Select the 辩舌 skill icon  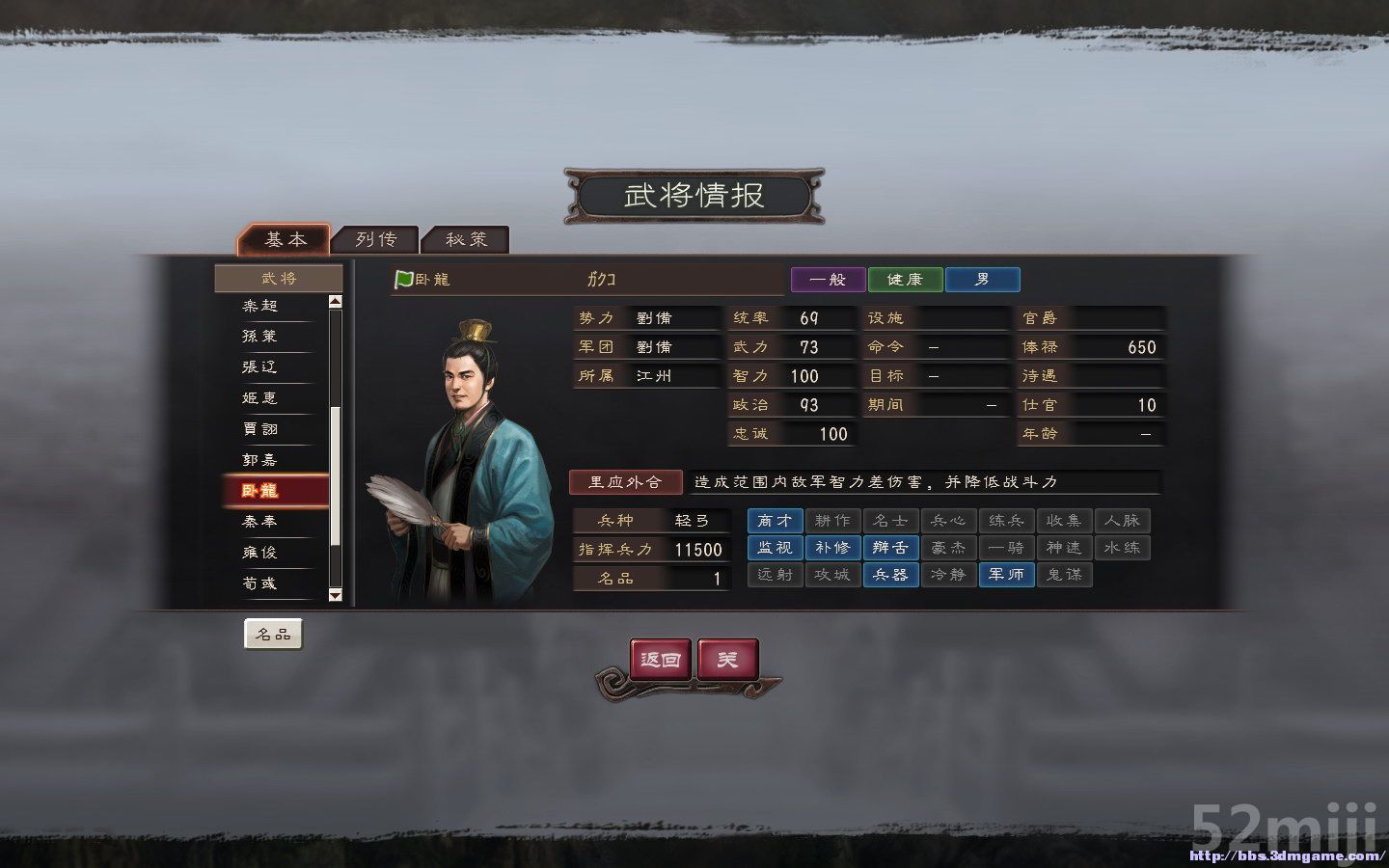[x=890, y=548]
